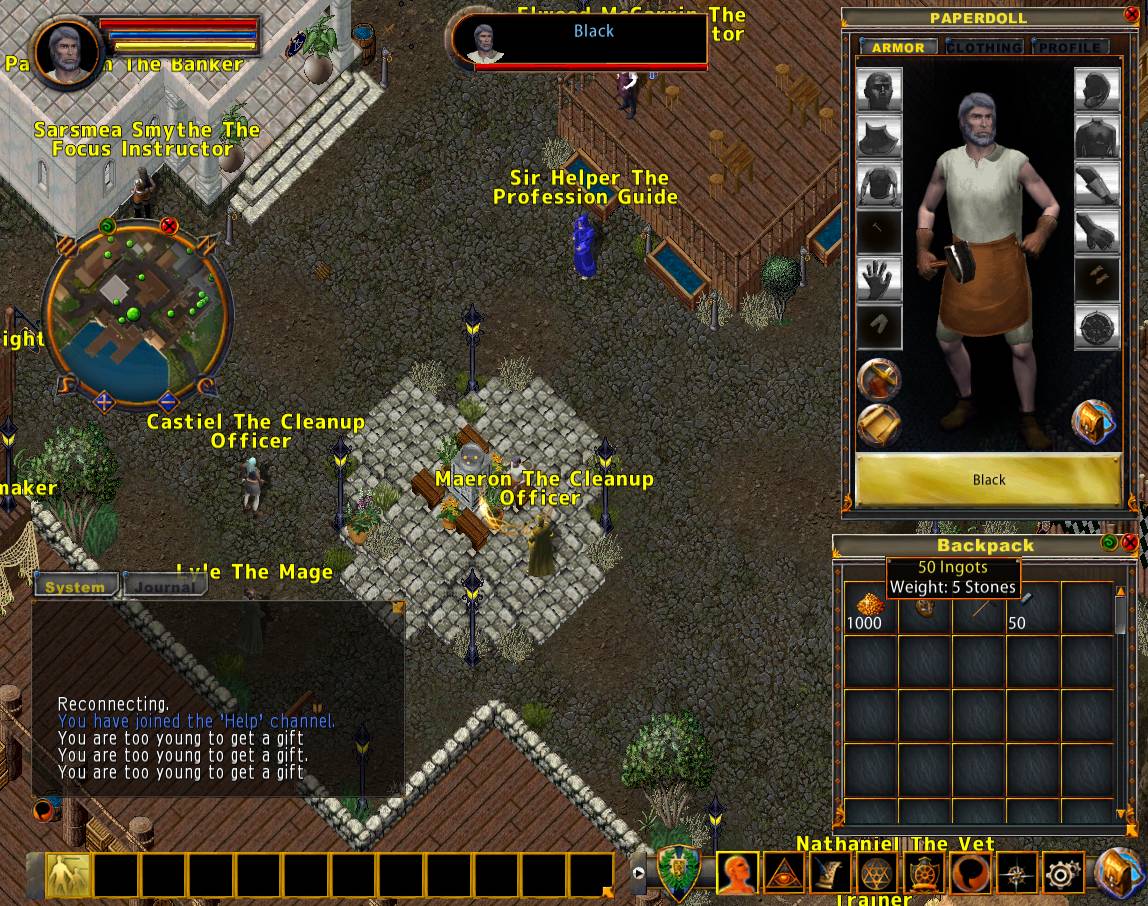Toggle backpack view with green swirl button
Image resolution: width=1148 pixels, height=906 pixels.
pos(1109,543)
